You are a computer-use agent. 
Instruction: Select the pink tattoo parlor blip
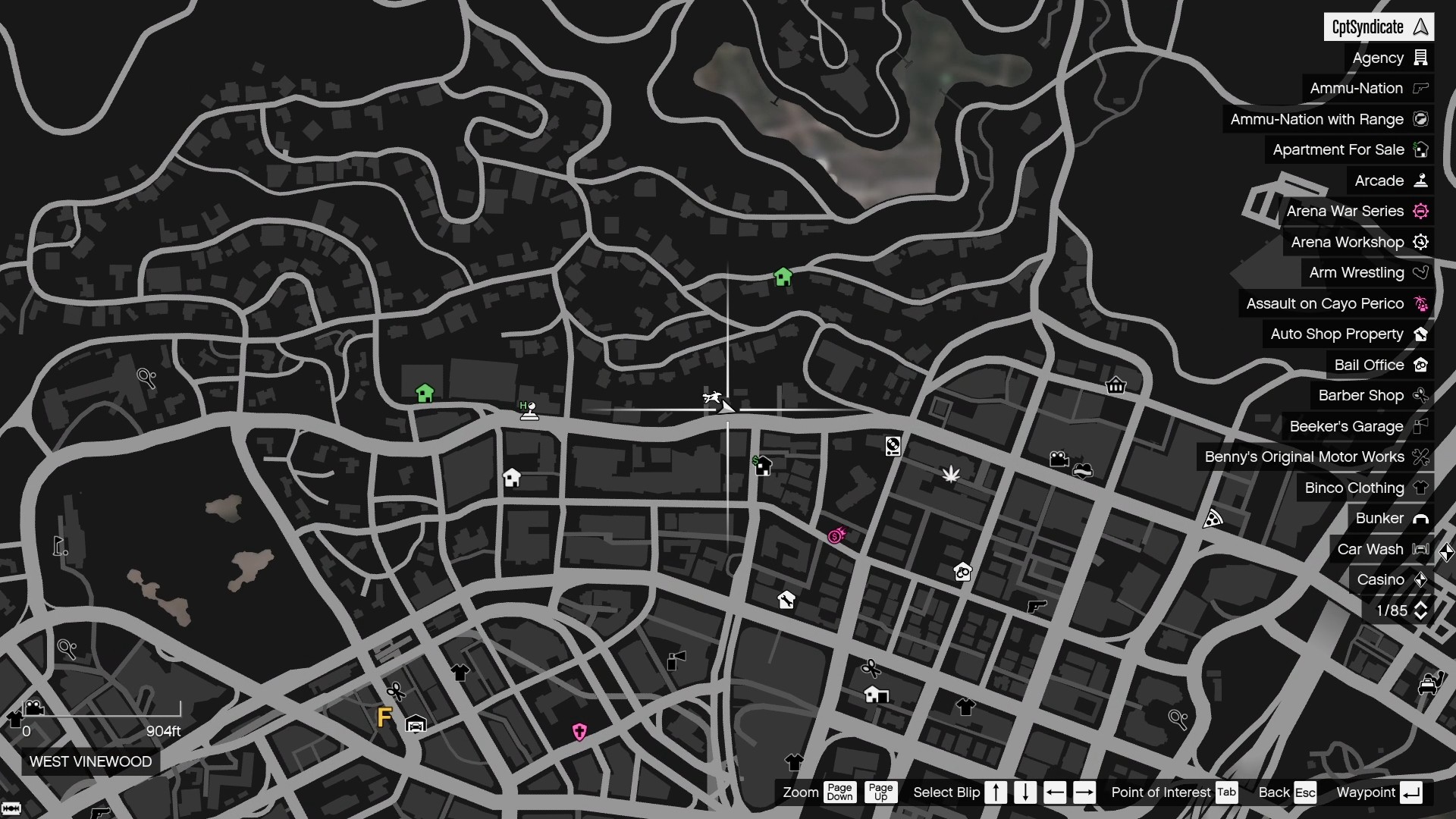(581, 732)
